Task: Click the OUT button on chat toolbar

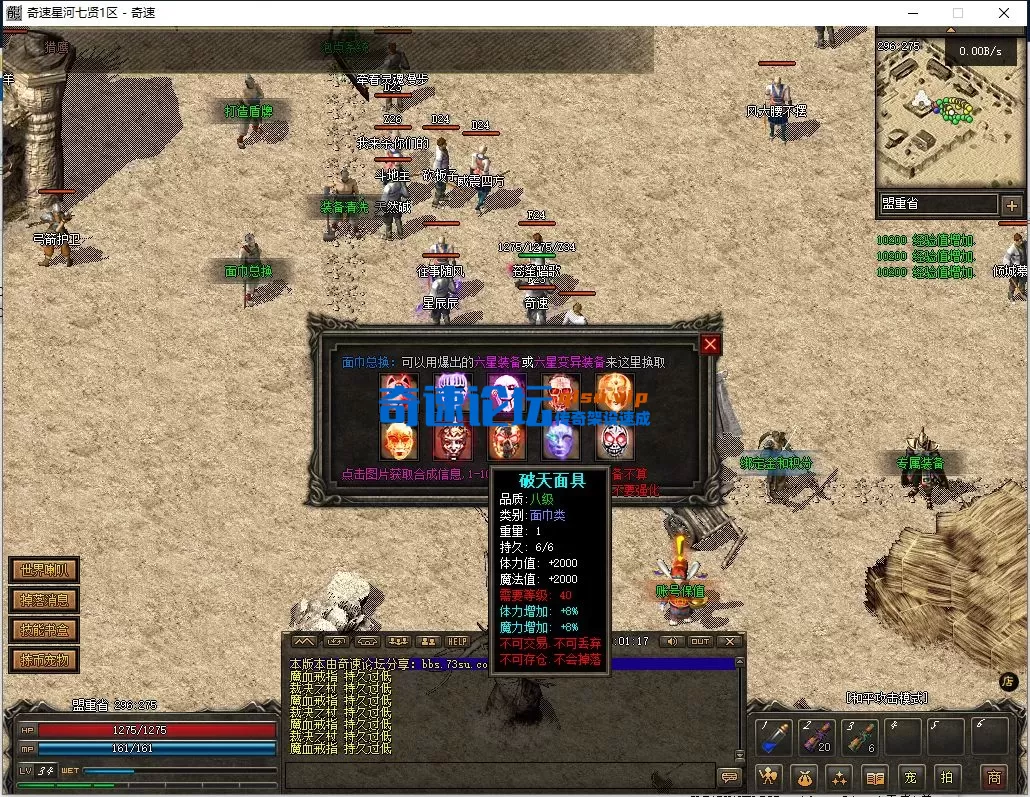Action: click(700, 641)
